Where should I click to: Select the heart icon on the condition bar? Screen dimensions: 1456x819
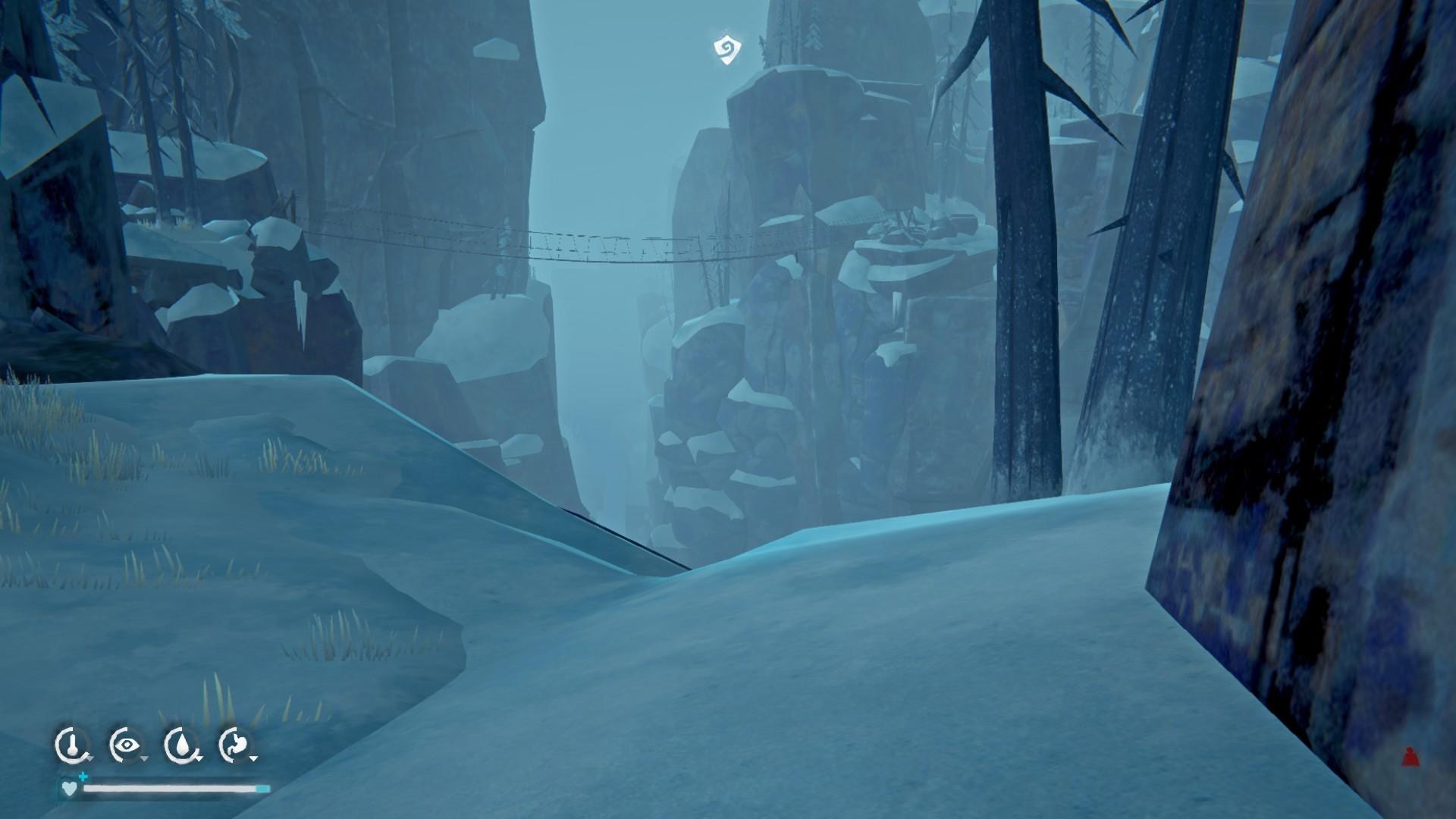(70, 789)
